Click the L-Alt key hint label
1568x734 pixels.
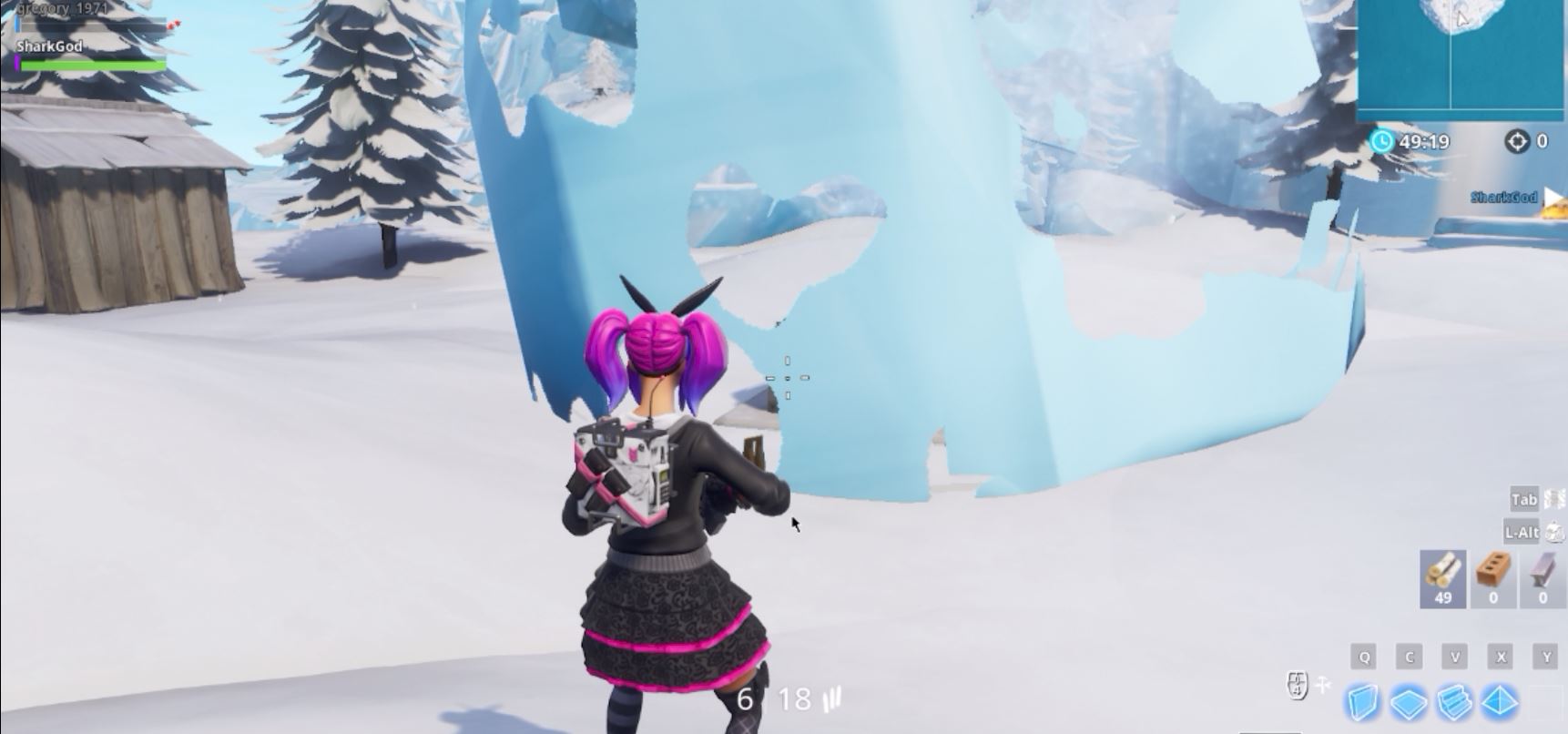click(x=1522, y=532)
